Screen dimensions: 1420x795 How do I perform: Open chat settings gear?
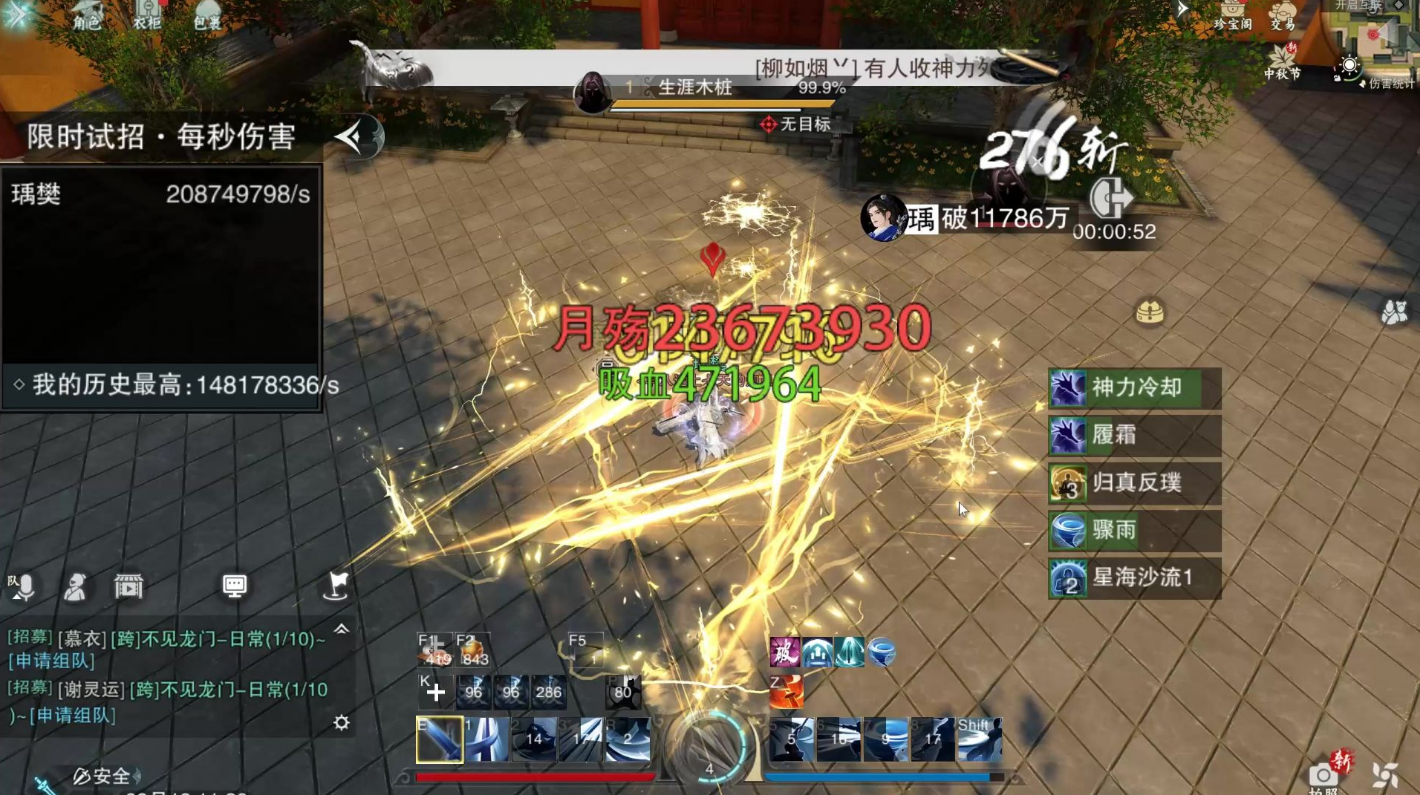pos(341,722)
